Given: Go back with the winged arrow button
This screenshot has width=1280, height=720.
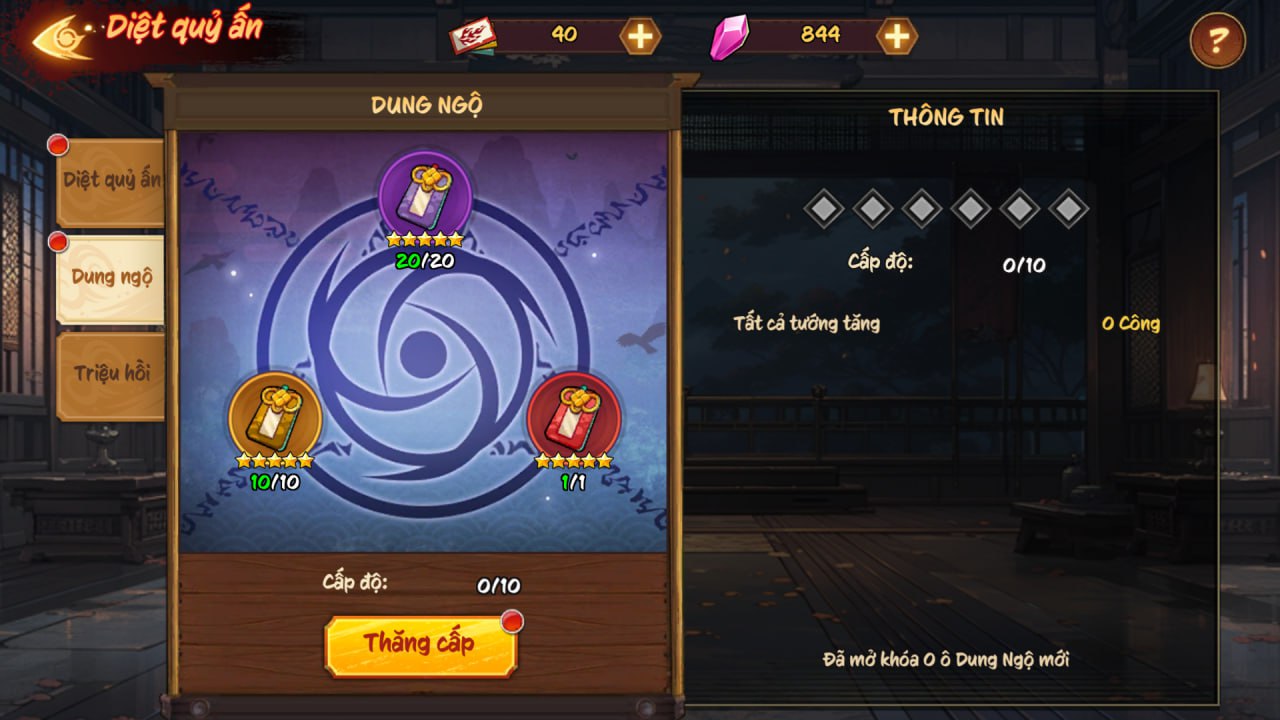Looking at the screenshot, I should pos(63,36).
